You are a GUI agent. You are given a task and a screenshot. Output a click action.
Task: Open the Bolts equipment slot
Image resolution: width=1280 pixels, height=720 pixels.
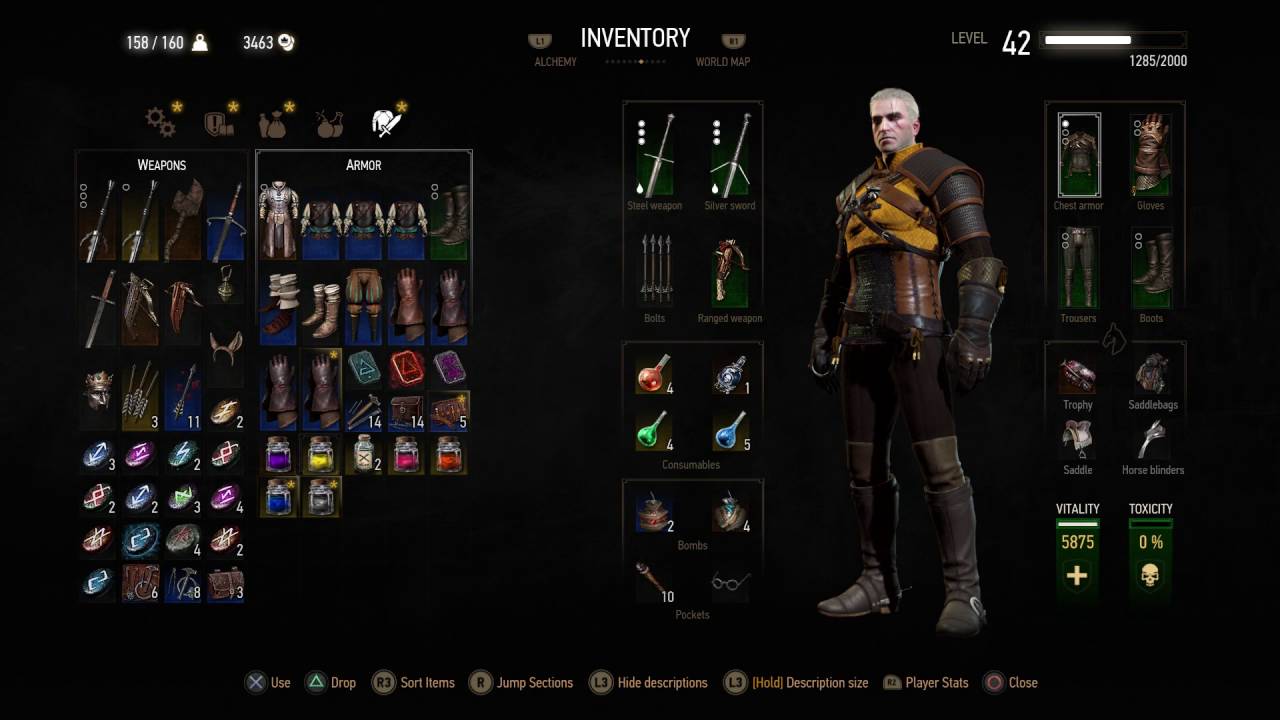655,270
